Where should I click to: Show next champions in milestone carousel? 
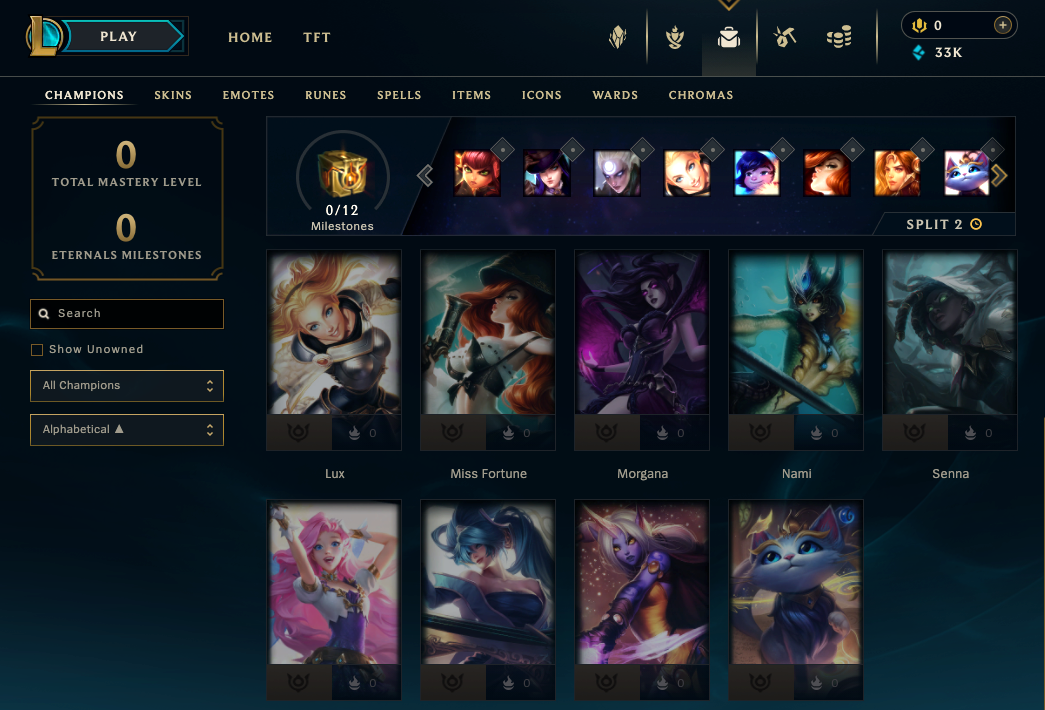(x=999, y=176)
